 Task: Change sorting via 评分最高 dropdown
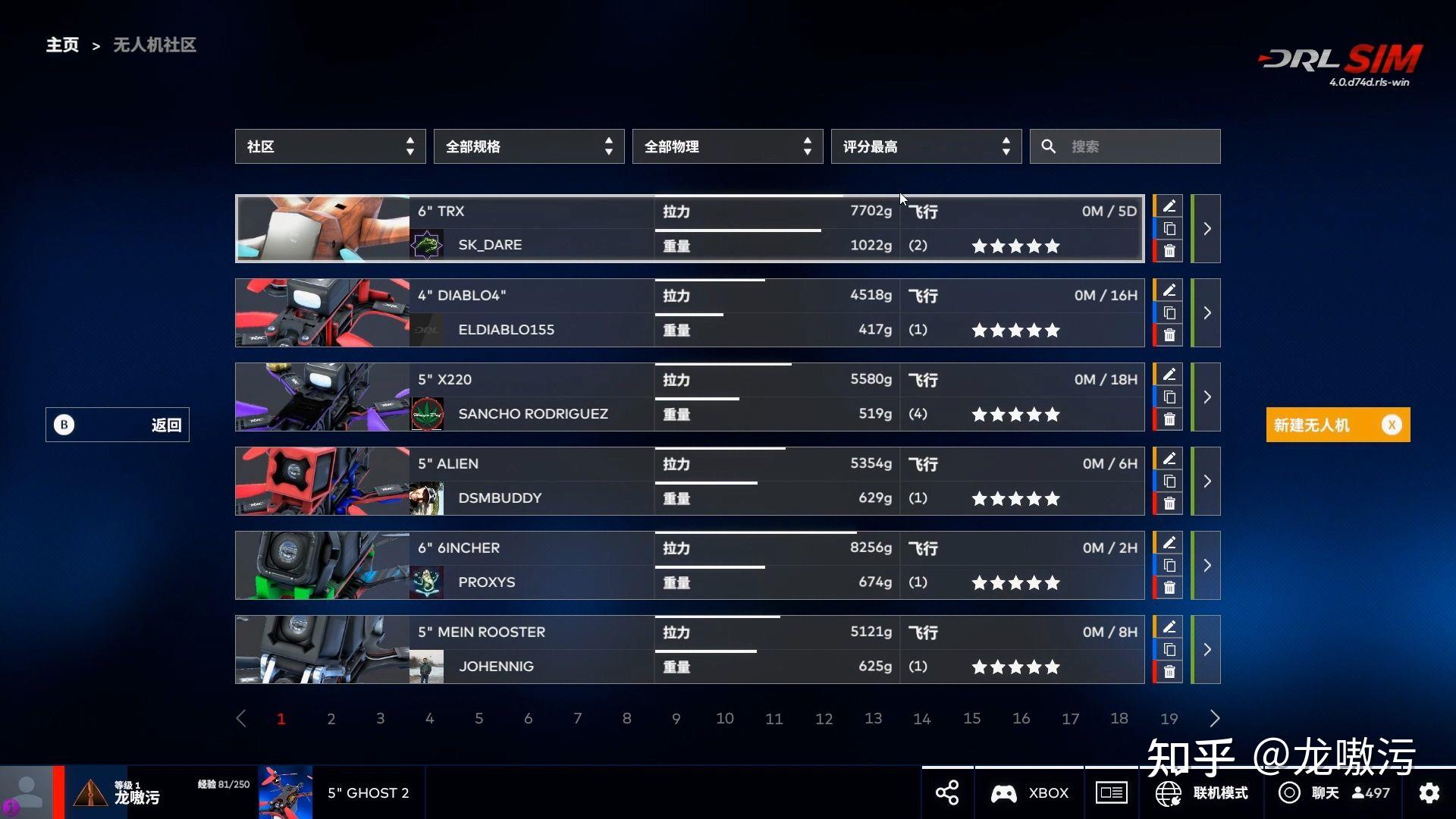coord(926,146)
